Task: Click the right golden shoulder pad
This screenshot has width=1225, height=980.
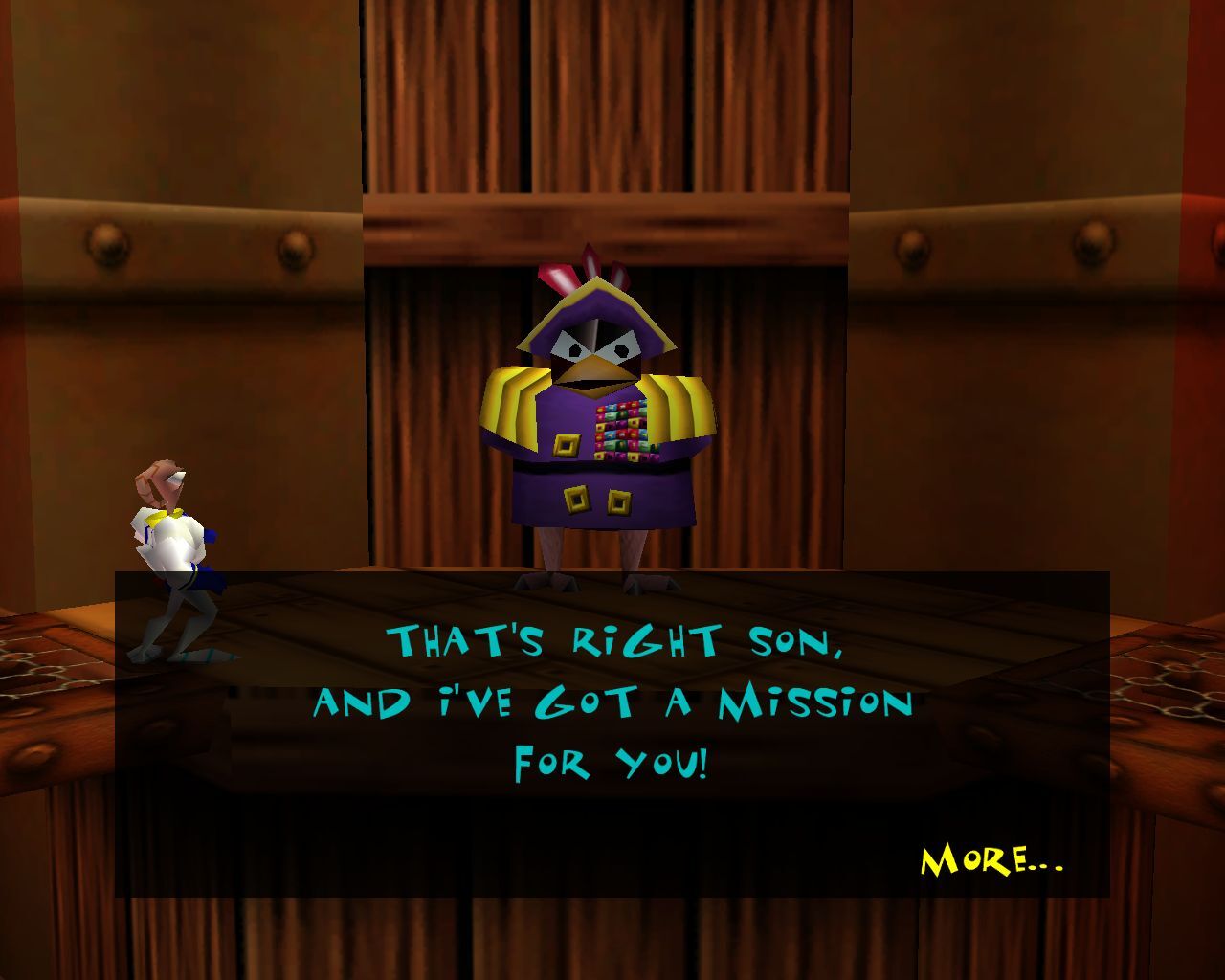Action: pos(675,407)
